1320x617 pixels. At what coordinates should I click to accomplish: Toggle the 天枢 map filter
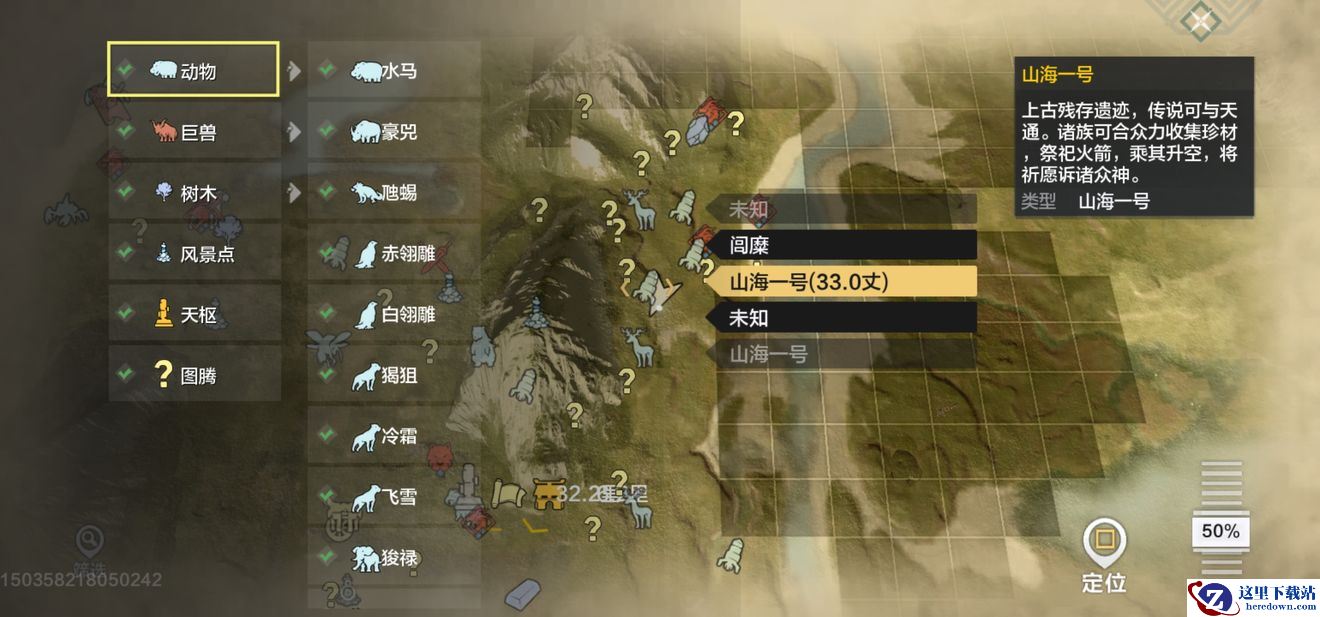click(193, 314)
